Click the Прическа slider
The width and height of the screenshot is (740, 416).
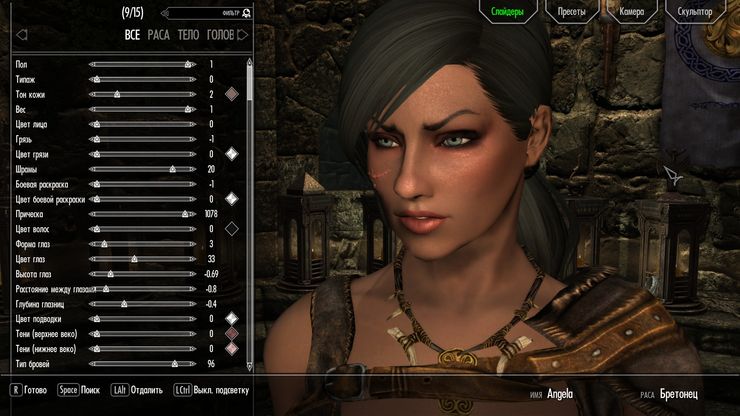140,214
